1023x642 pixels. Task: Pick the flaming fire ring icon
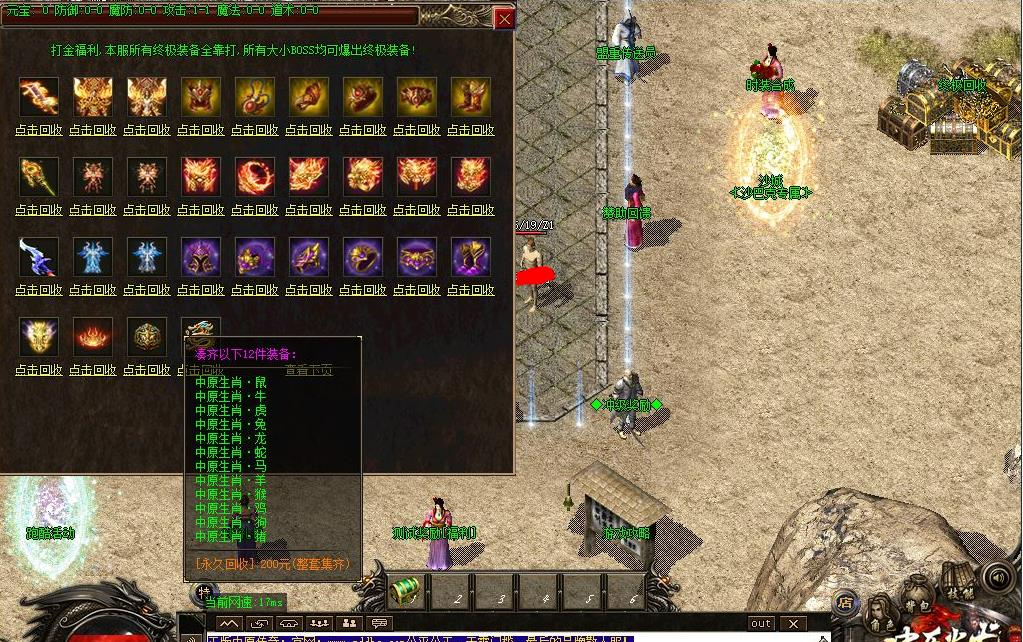[x=255, y=176]
